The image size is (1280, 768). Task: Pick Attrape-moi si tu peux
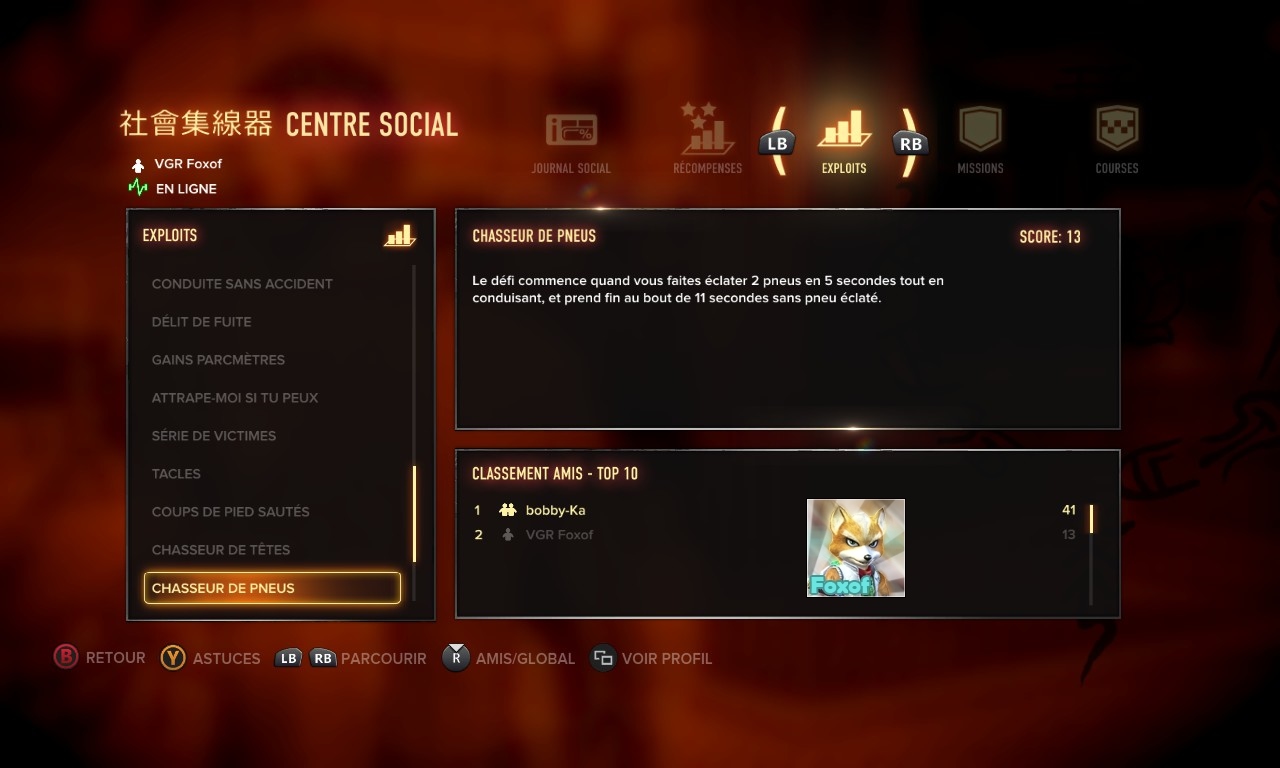[x=235, y=398]
